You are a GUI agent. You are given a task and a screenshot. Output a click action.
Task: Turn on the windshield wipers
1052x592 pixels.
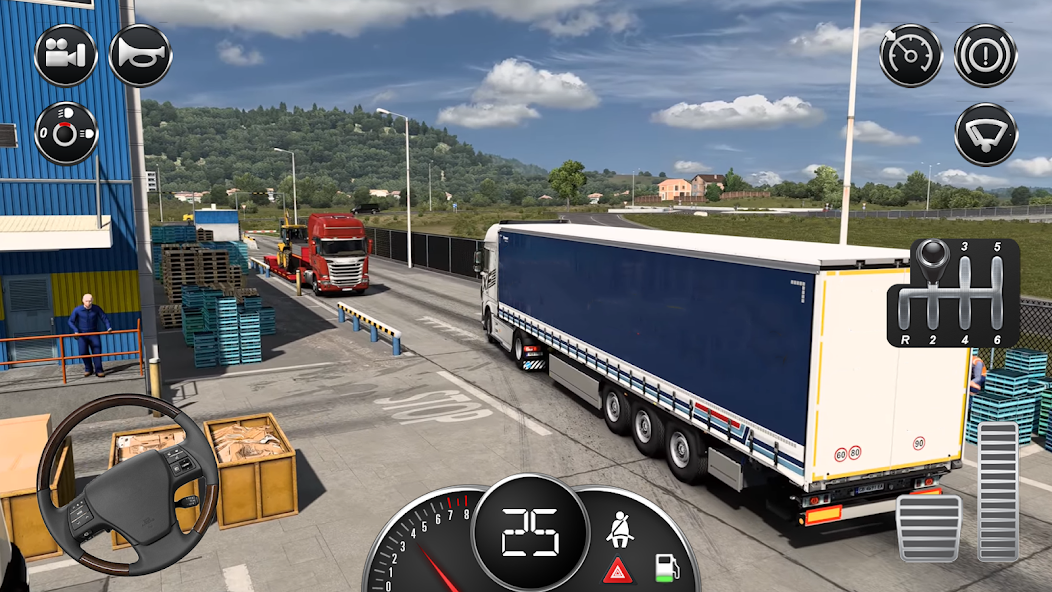[985, 134]
